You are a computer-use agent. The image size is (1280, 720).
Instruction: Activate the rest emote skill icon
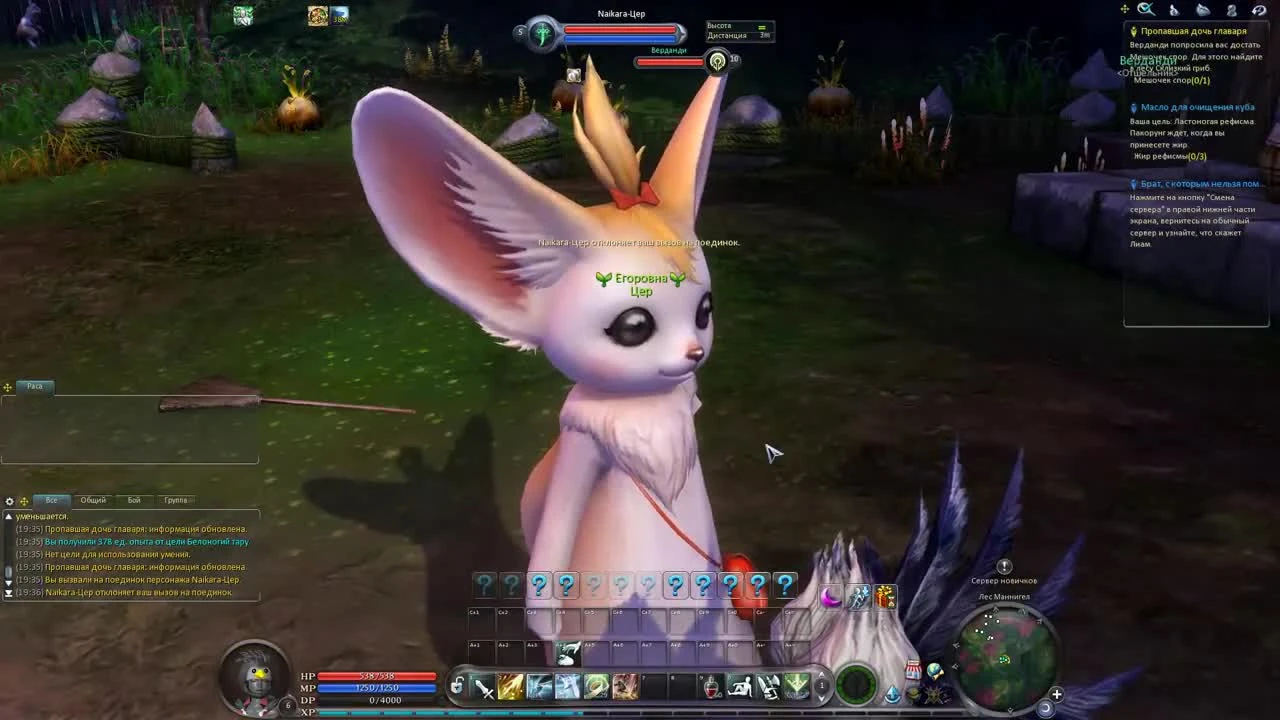742,687
